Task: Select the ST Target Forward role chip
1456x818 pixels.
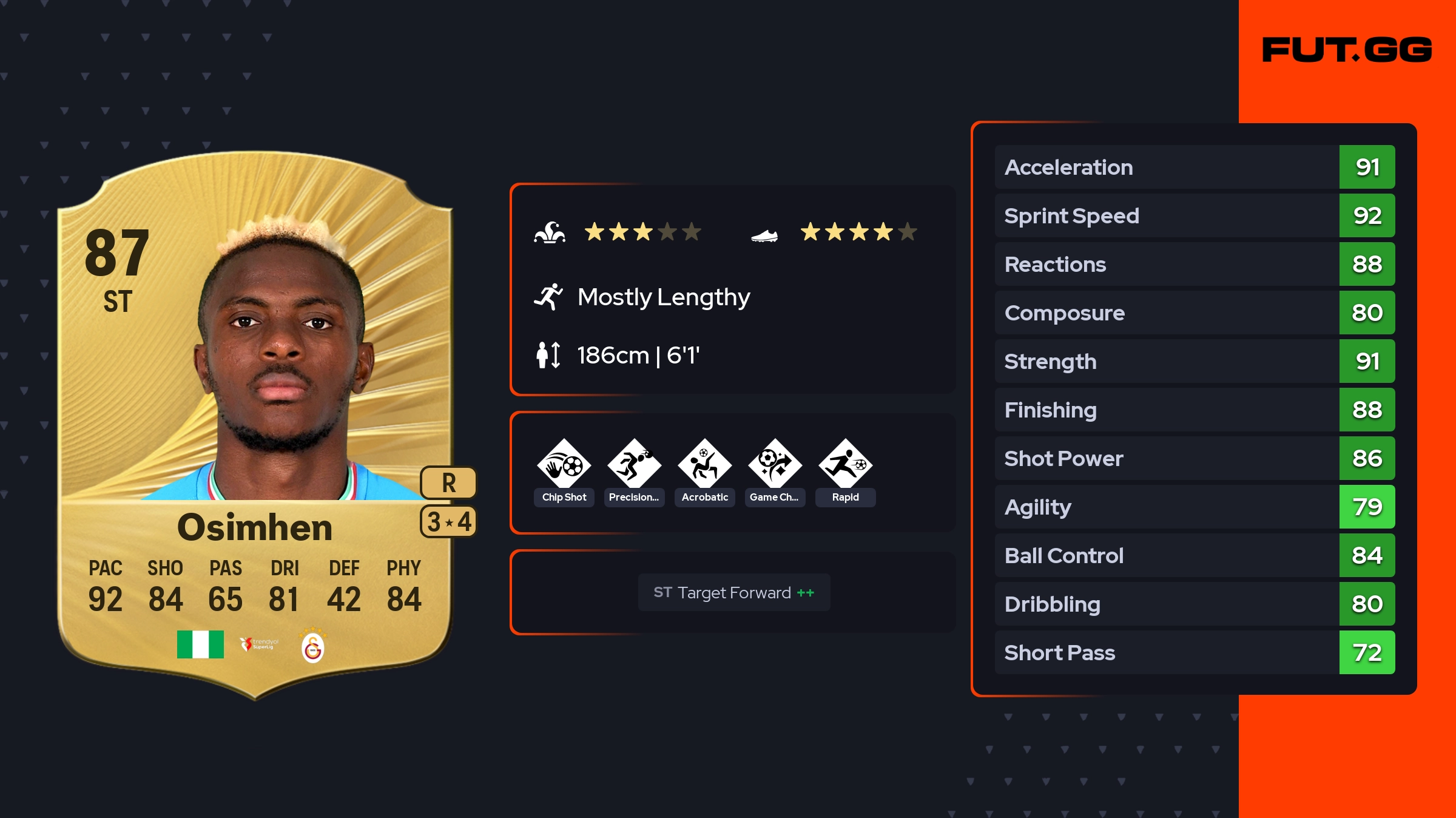Action: 733,592
